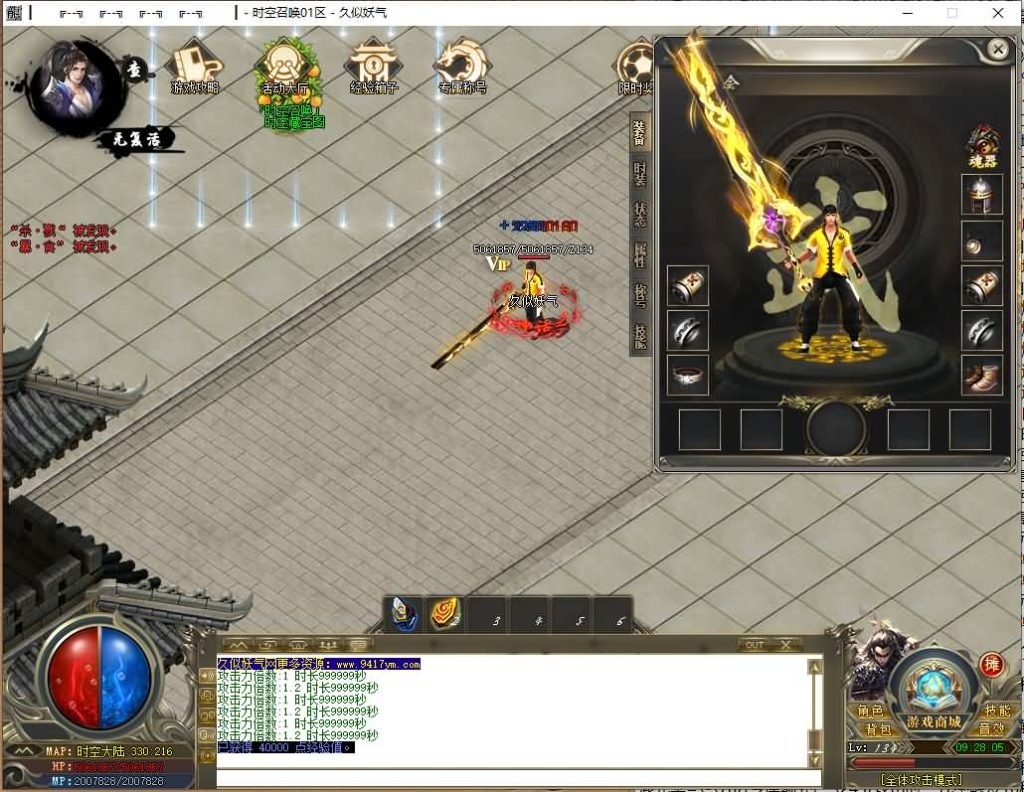Viewport: 1024px width, 792px height.
Task: Switch to the 时装 fashion tab
Action: [640, 174]
